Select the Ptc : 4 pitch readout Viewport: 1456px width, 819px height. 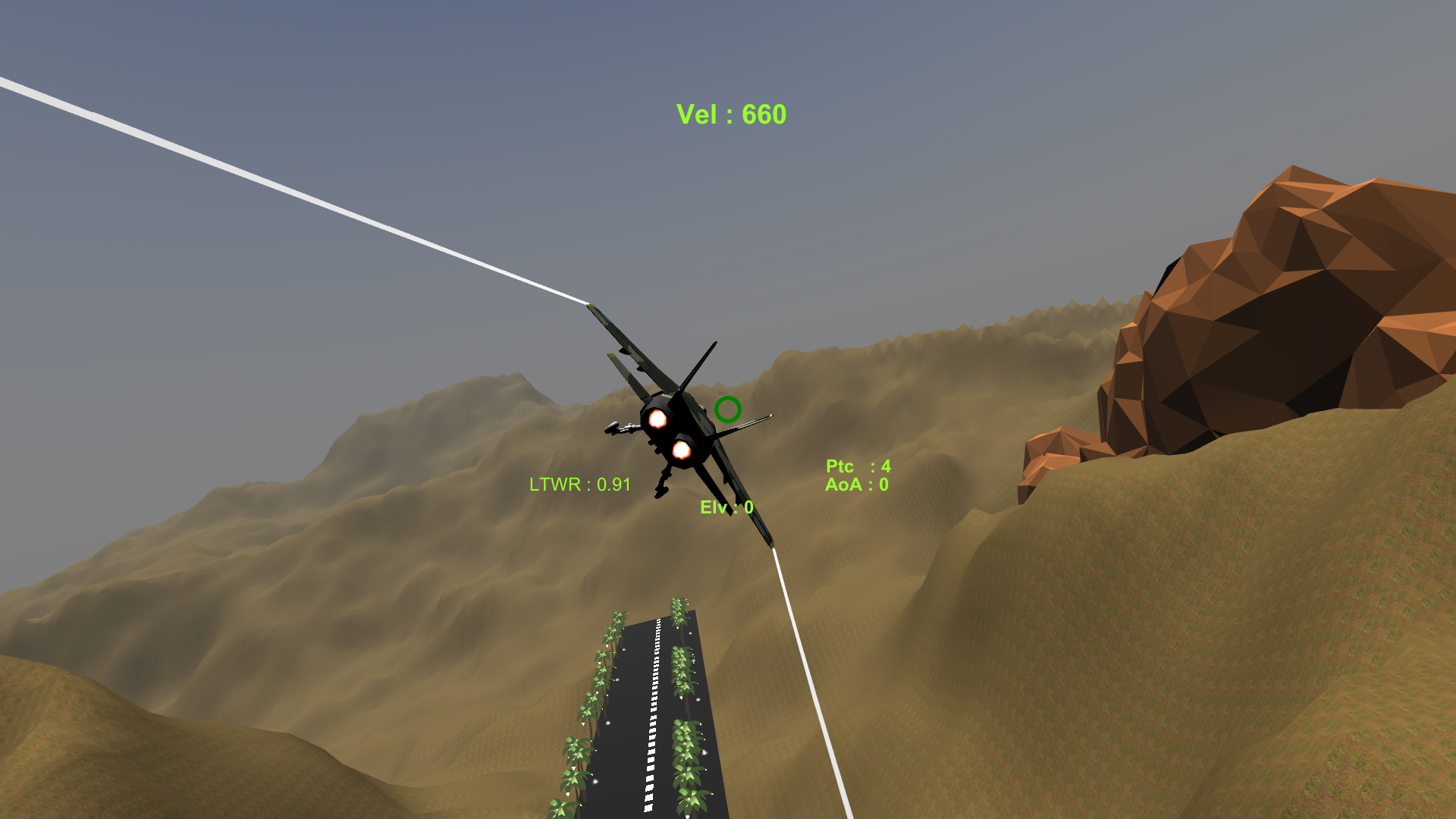(857, 466)
